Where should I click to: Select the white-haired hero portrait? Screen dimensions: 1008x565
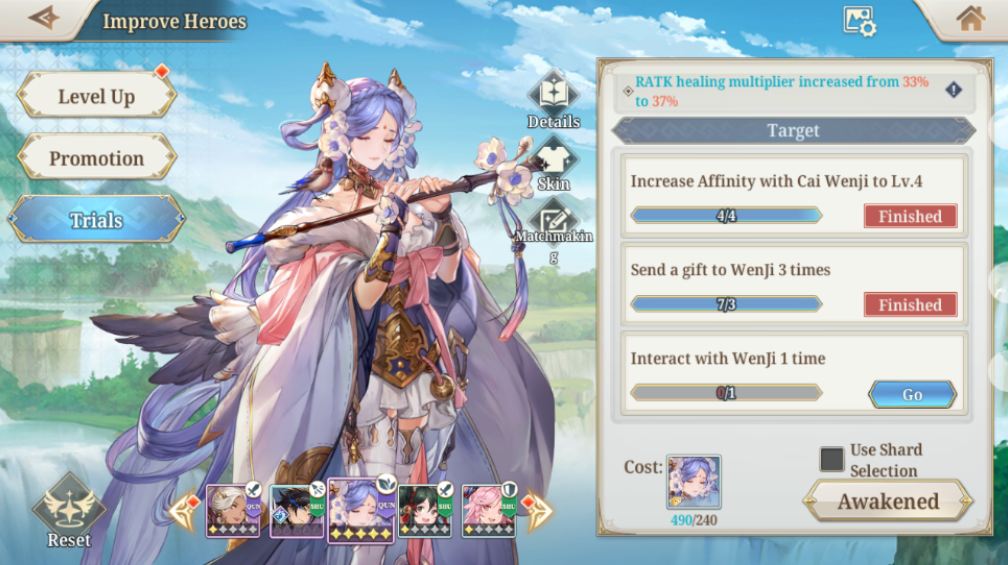pos(233,510)
